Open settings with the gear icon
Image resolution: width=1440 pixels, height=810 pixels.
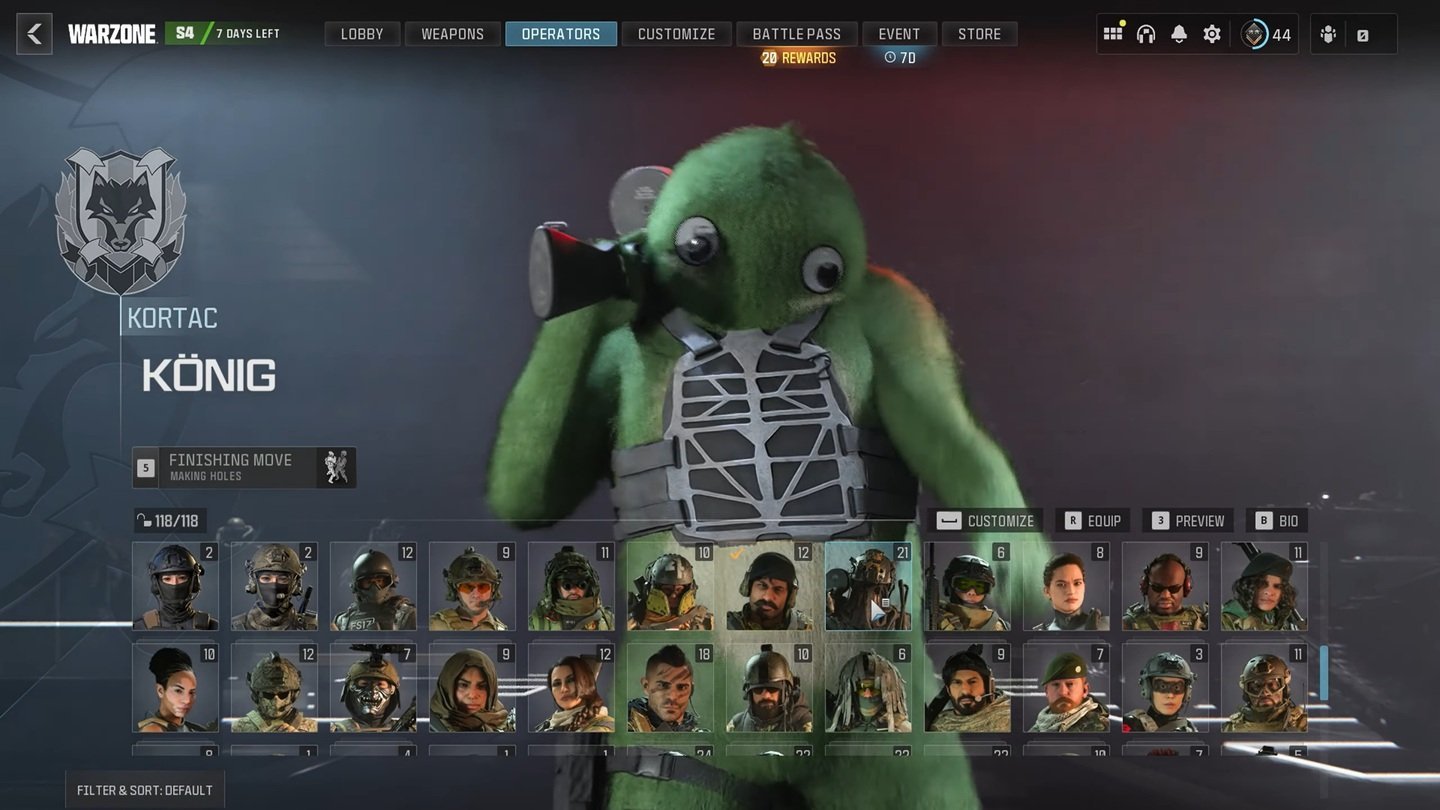pos(1212,34)
